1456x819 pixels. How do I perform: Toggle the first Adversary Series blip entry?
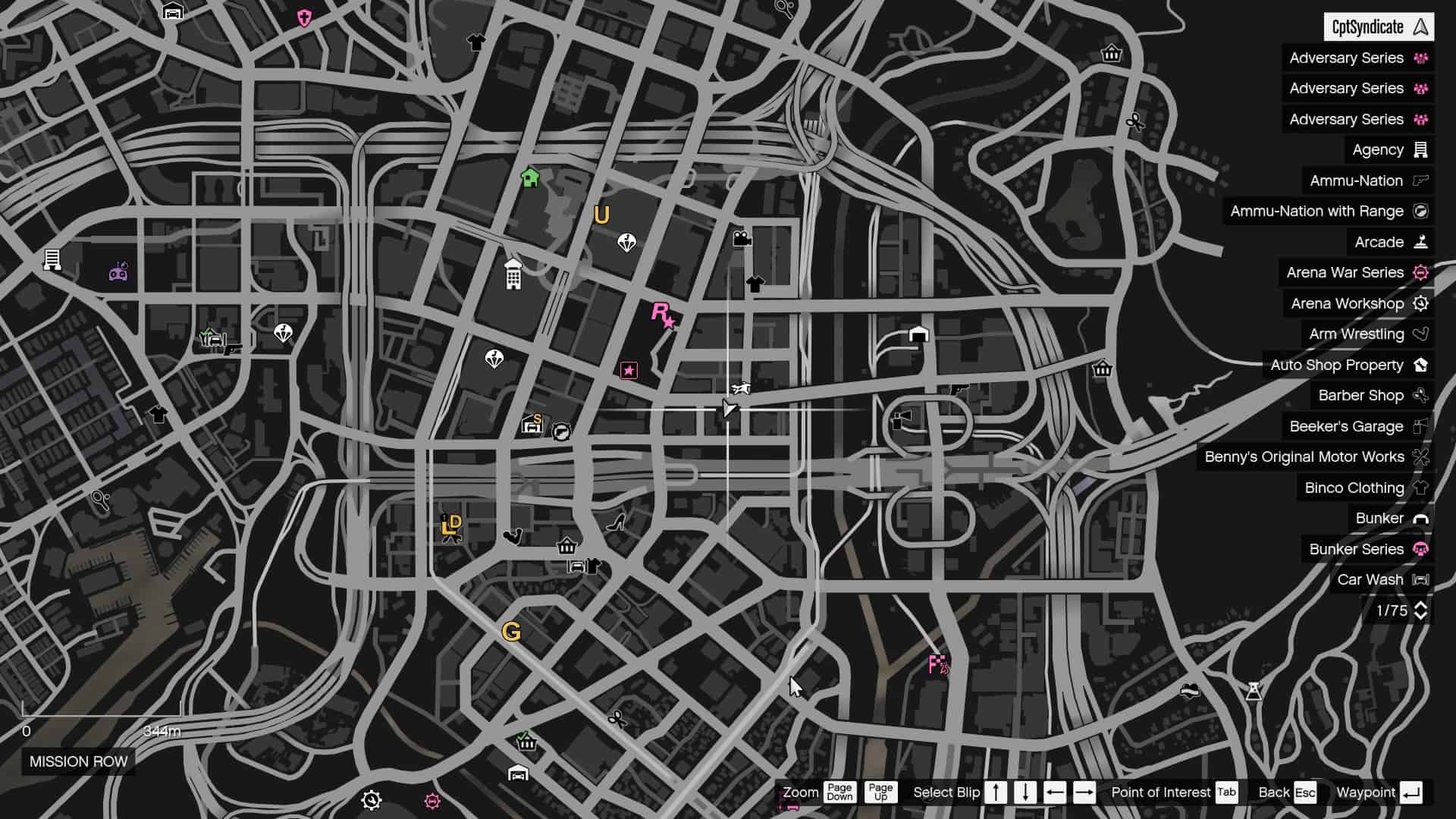tap(1357, 58)
